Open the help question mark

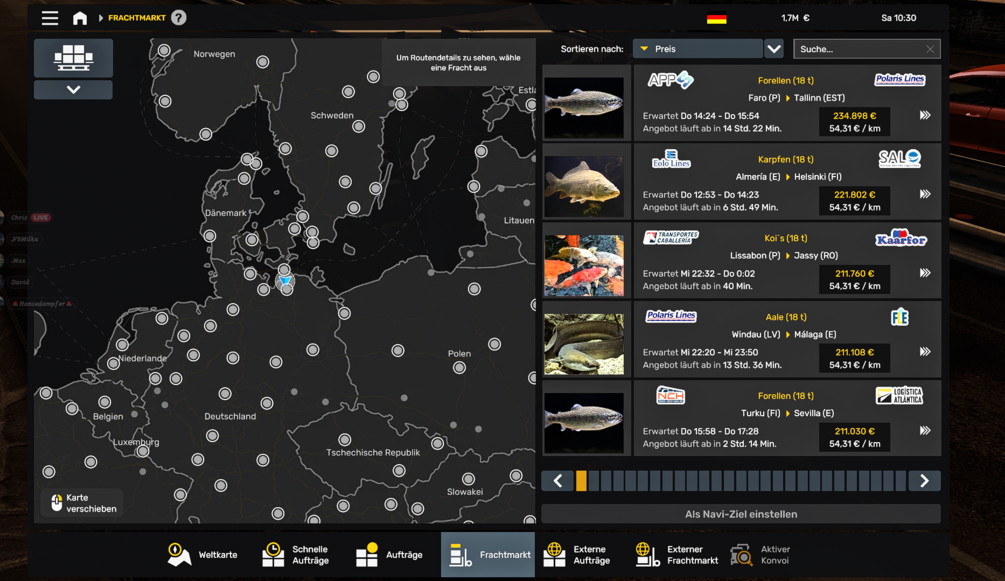[x=179, y=18]
